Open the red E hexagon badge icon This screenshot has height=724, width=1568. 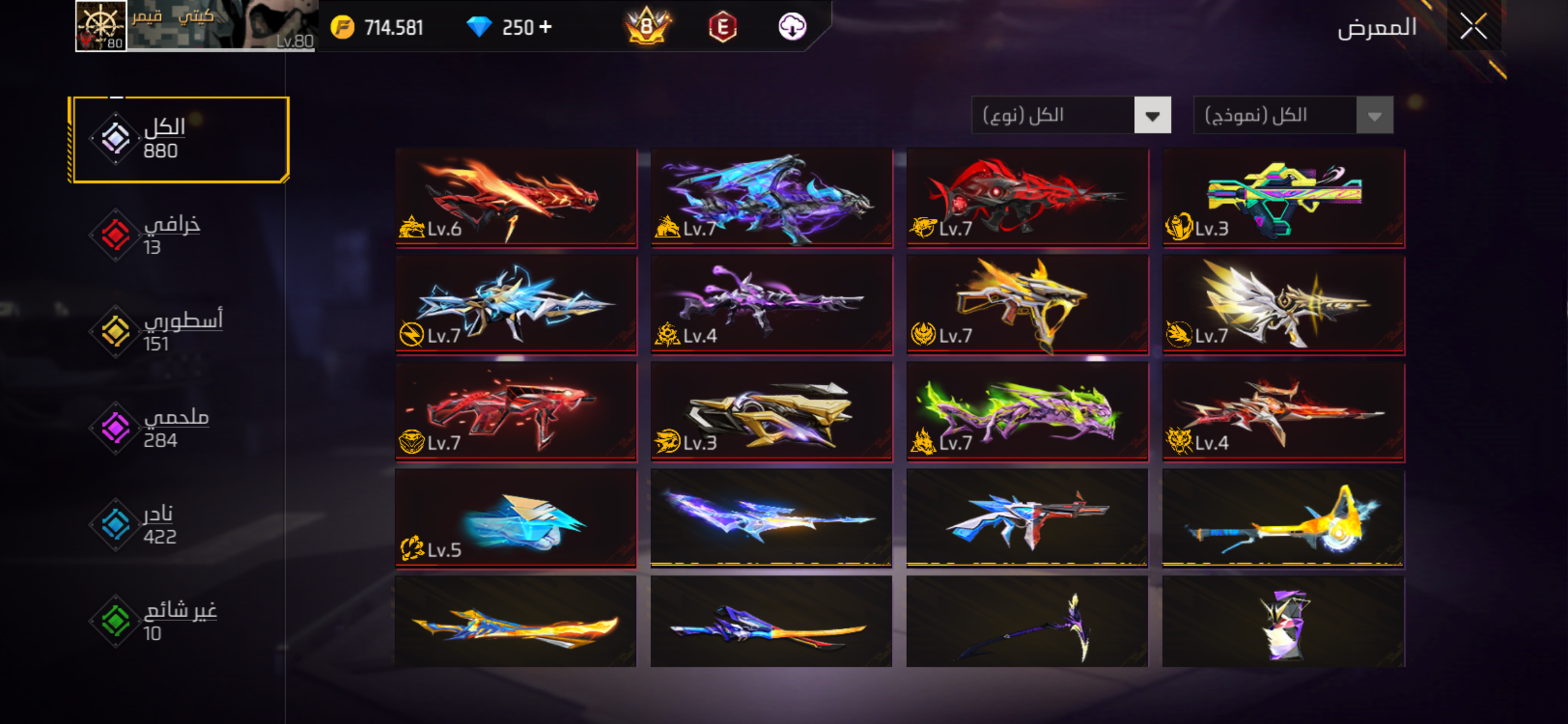click(x=722, y=27)
